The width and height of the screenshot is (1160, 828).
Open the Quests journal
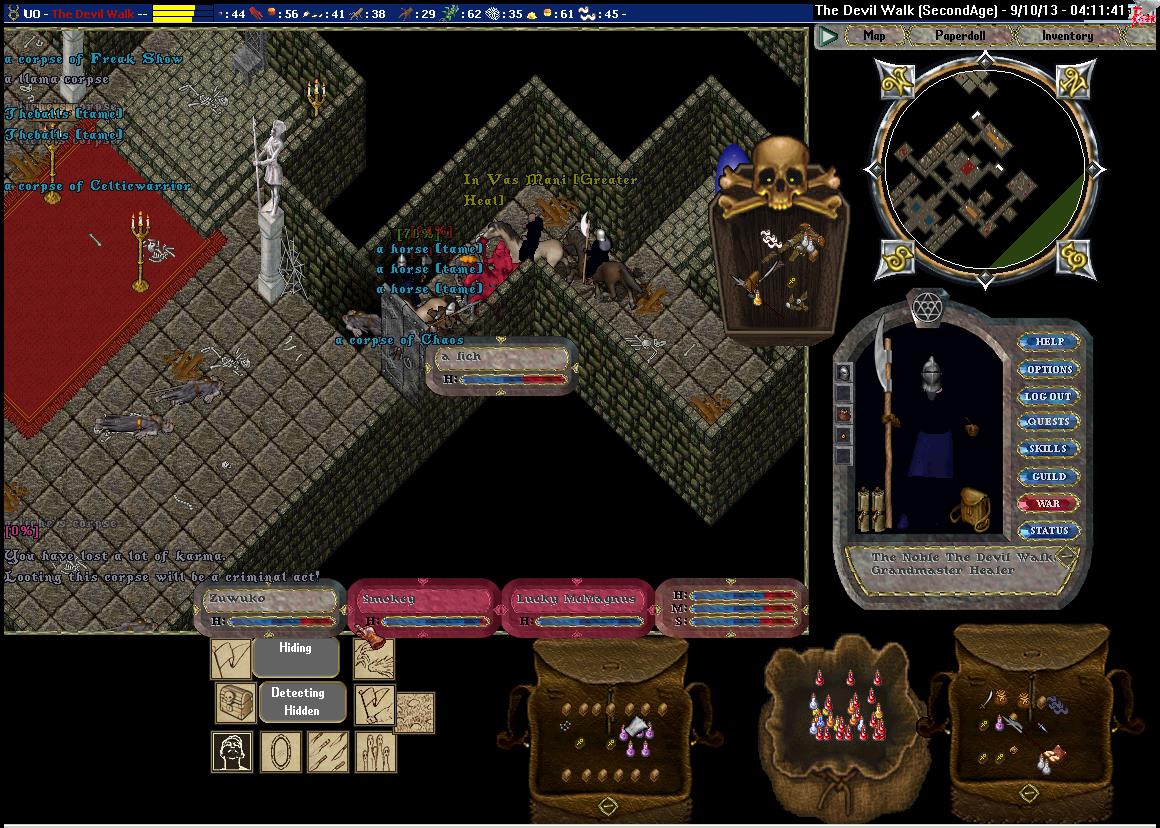pos(1049,422)
